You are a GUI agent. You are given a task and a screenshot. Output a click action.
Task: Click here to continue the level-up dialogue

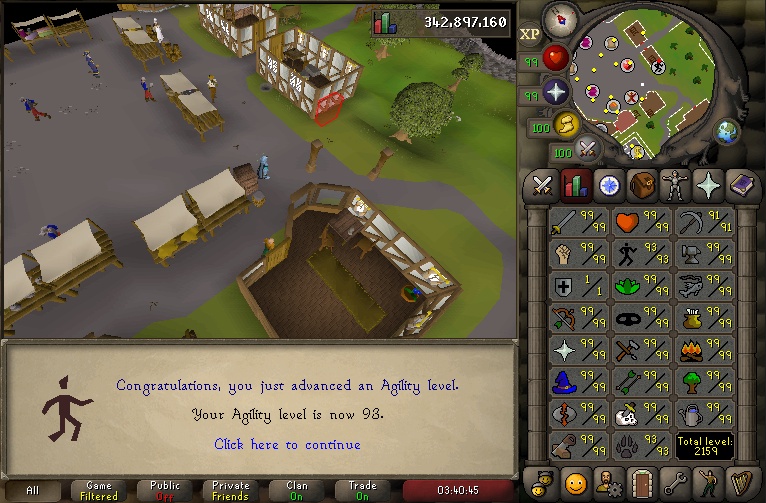click(287, 444)
